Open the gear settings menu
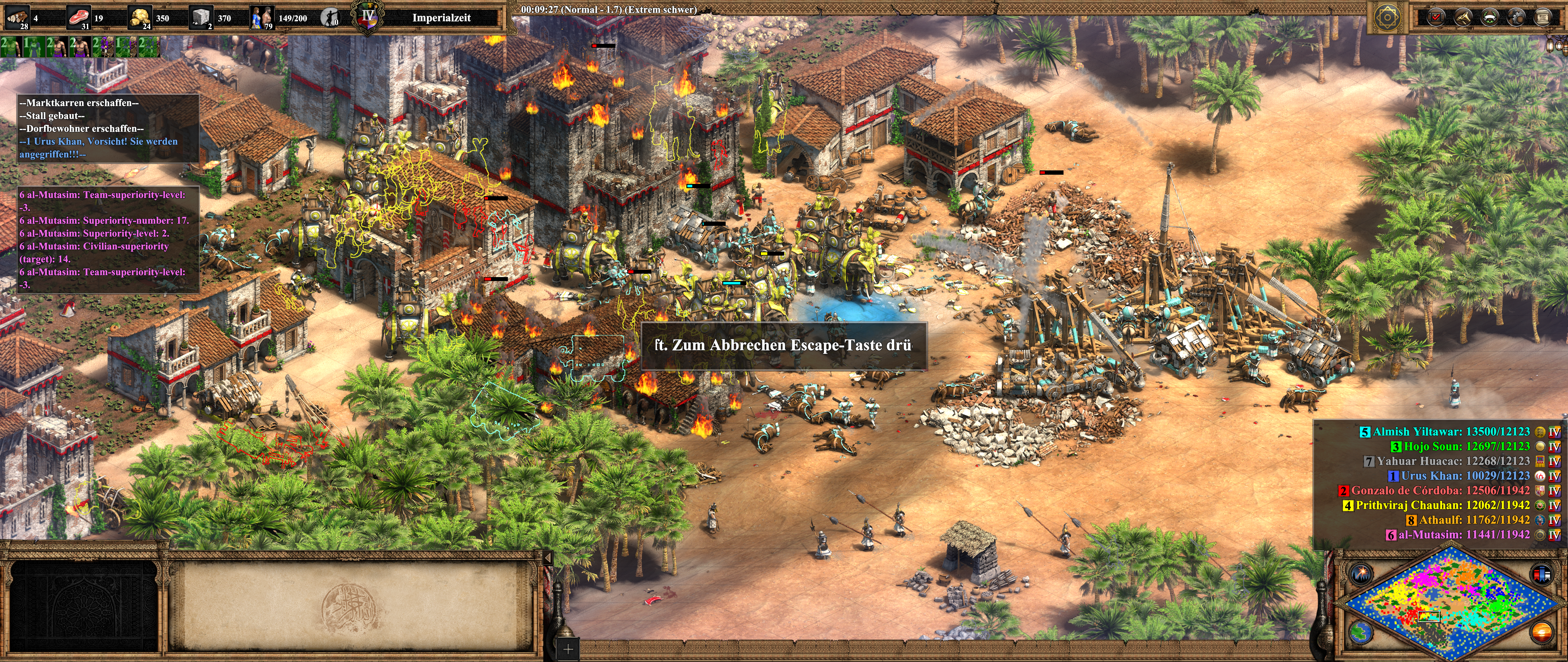 (1516, 17)
